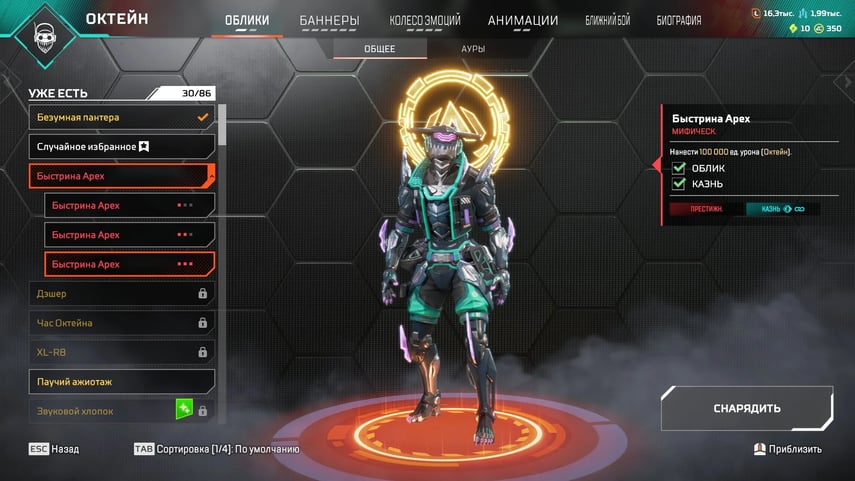Select the Час Октейна skin

pos(122,323)
